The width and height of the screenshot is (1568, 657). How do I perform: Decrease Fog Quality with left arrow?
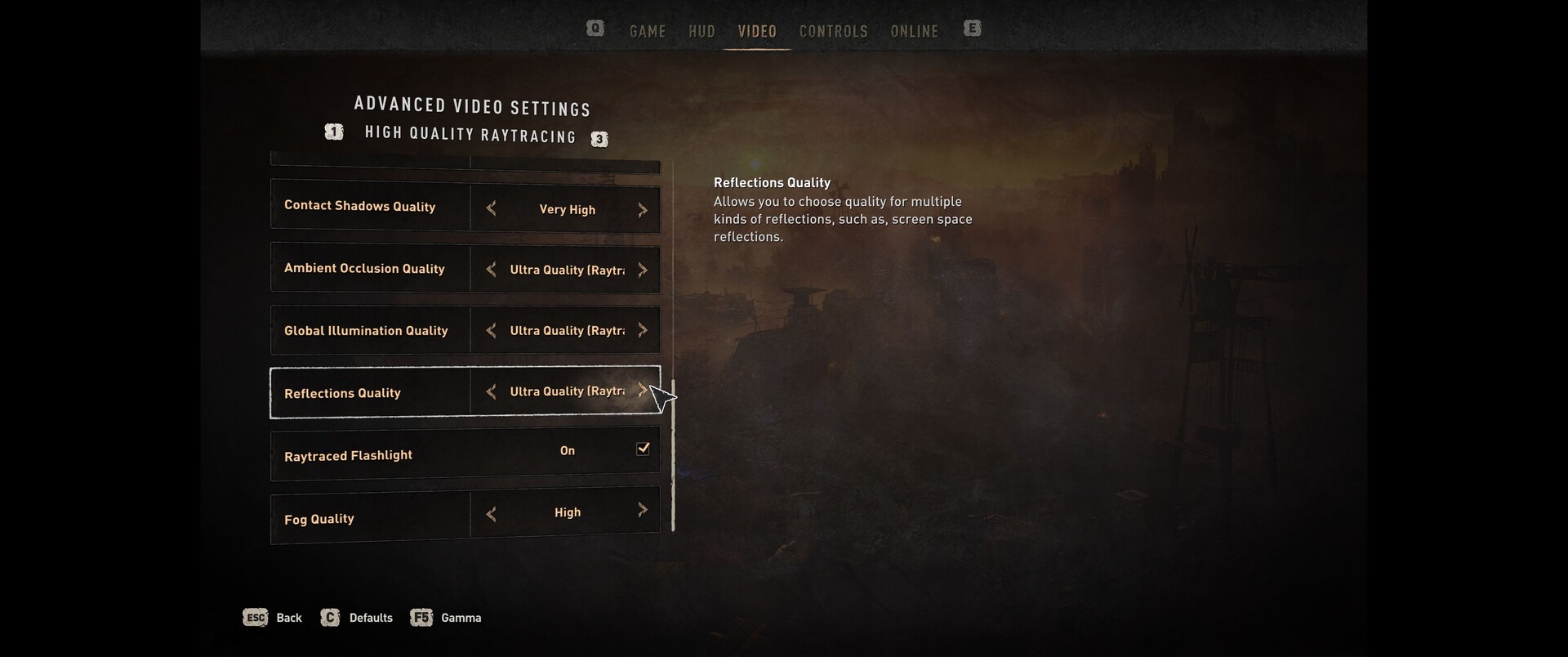[491, 514]
